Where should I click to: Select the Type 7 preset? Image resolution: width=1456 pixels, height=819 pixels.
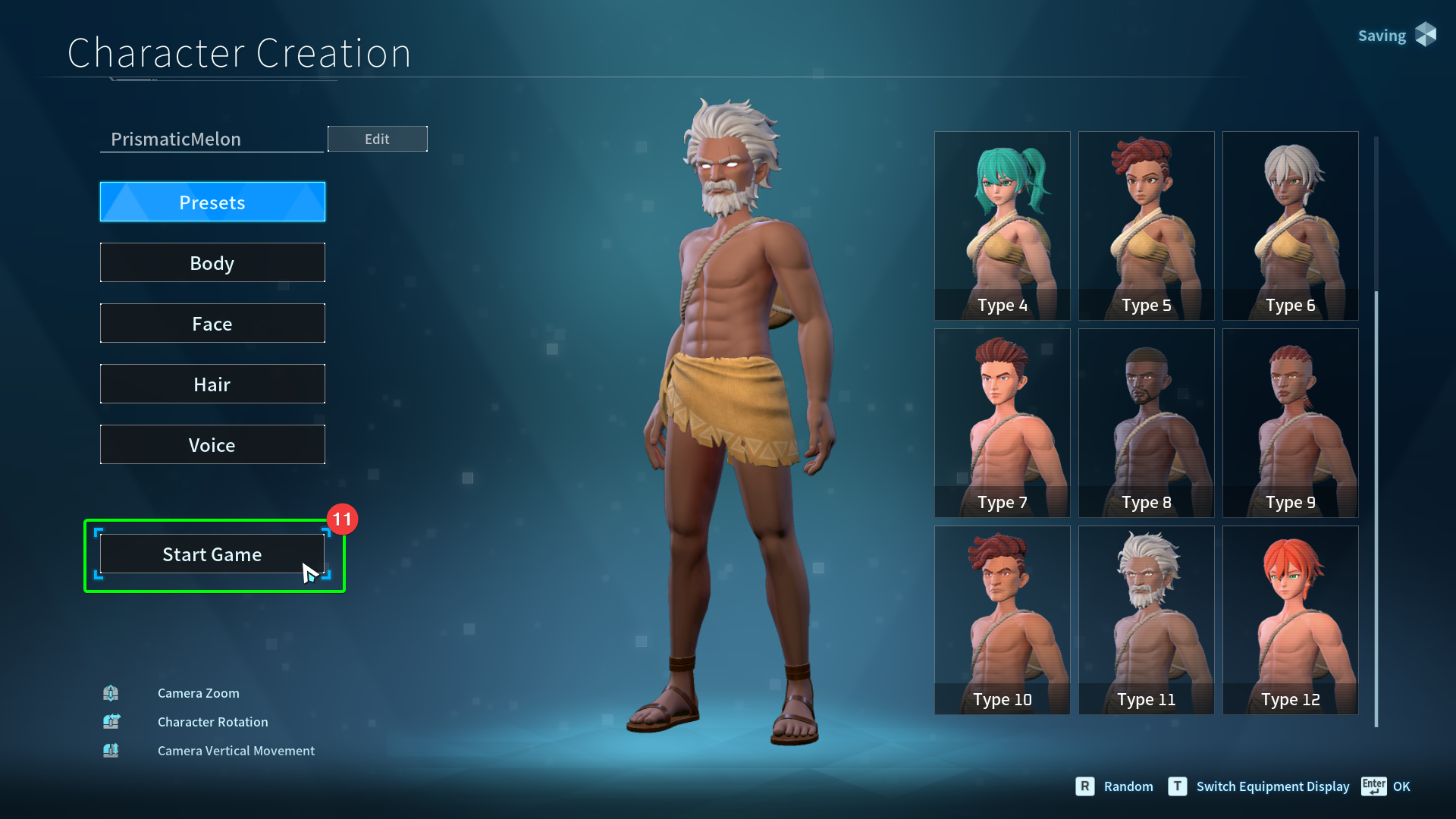1002,422
